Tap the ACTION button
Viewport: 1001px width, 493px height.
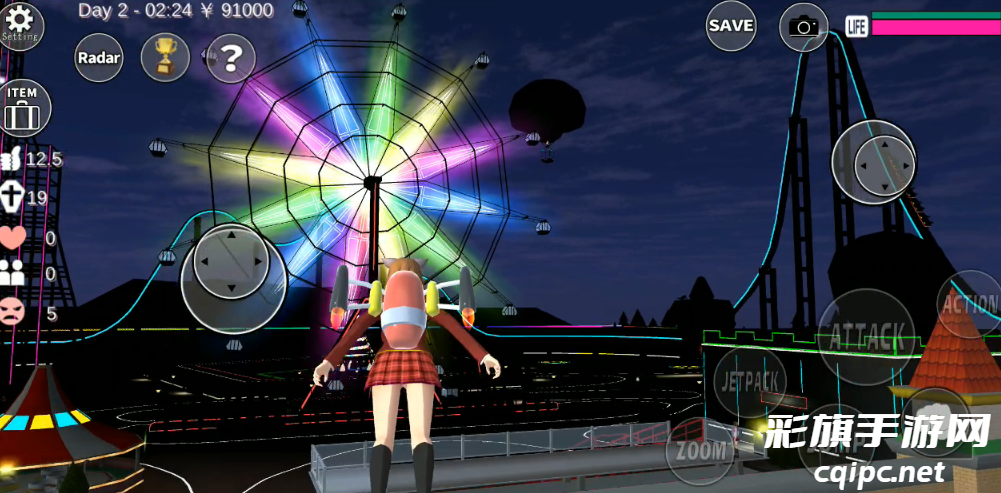coord(968,304)
